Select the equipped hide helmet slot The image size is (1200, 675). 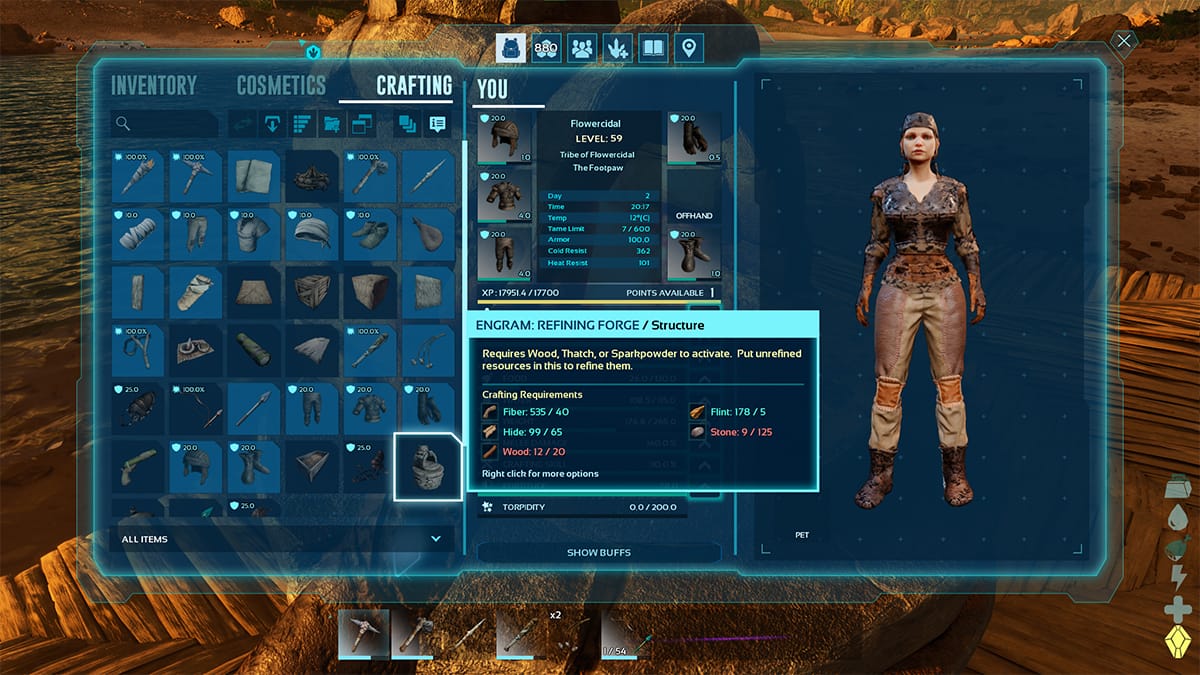(x=504, y=138)
